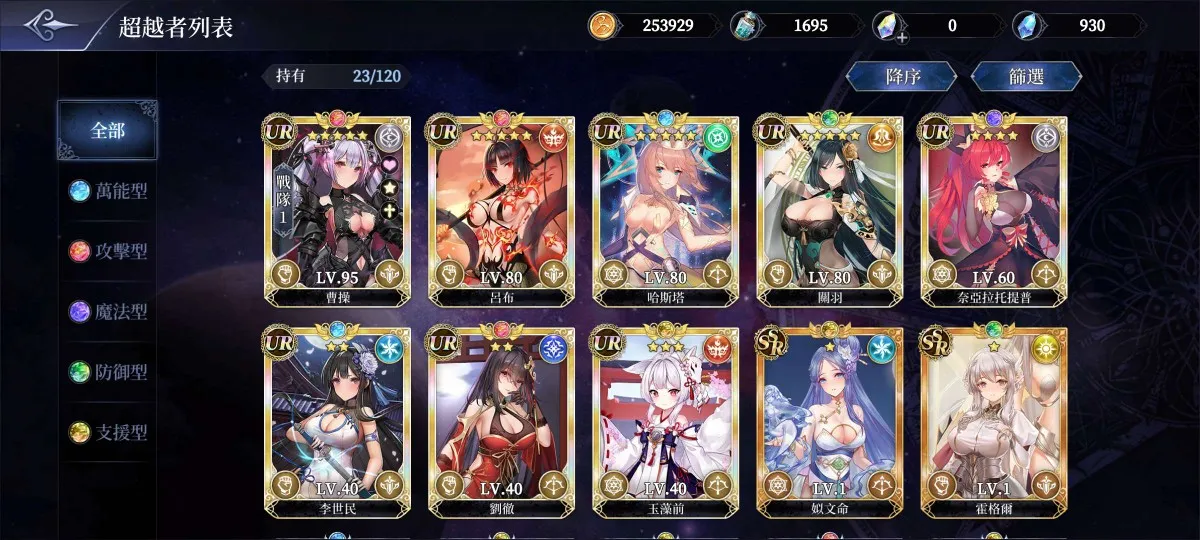Select the 玉藻前 fox girl card
Image resolution: width=1200 pixels, height=540 pixels.
pyautogui.click(x=662, y=422)
